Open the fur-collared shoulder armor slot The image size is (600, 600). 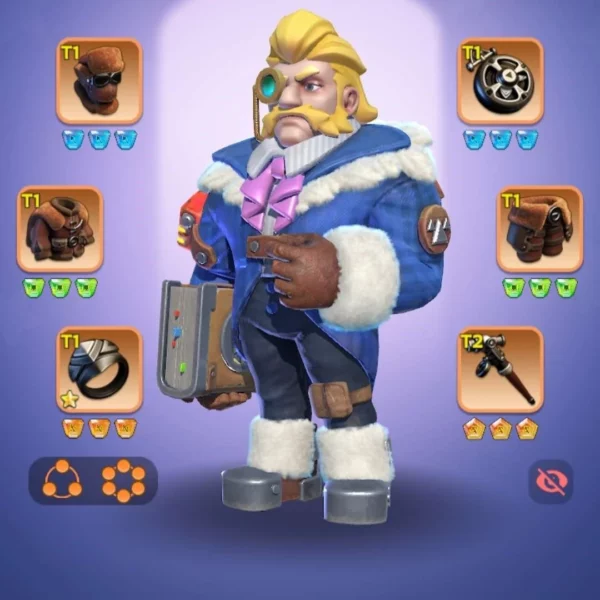coord(540,229)
